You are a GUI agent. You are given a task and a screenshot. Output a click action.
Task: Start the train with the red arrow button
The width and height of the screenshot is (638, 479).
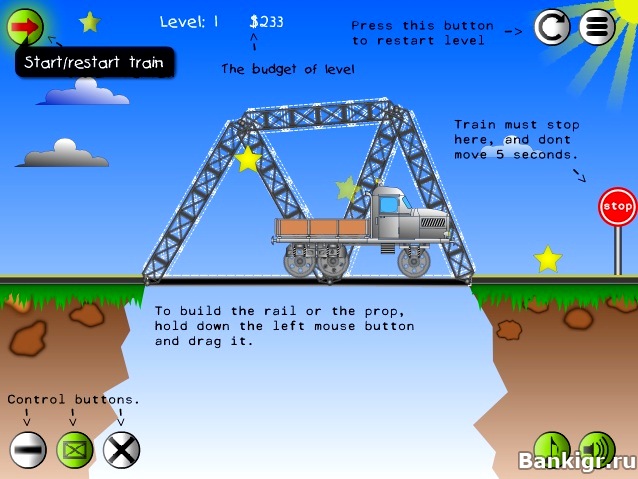tap(26, 25)
